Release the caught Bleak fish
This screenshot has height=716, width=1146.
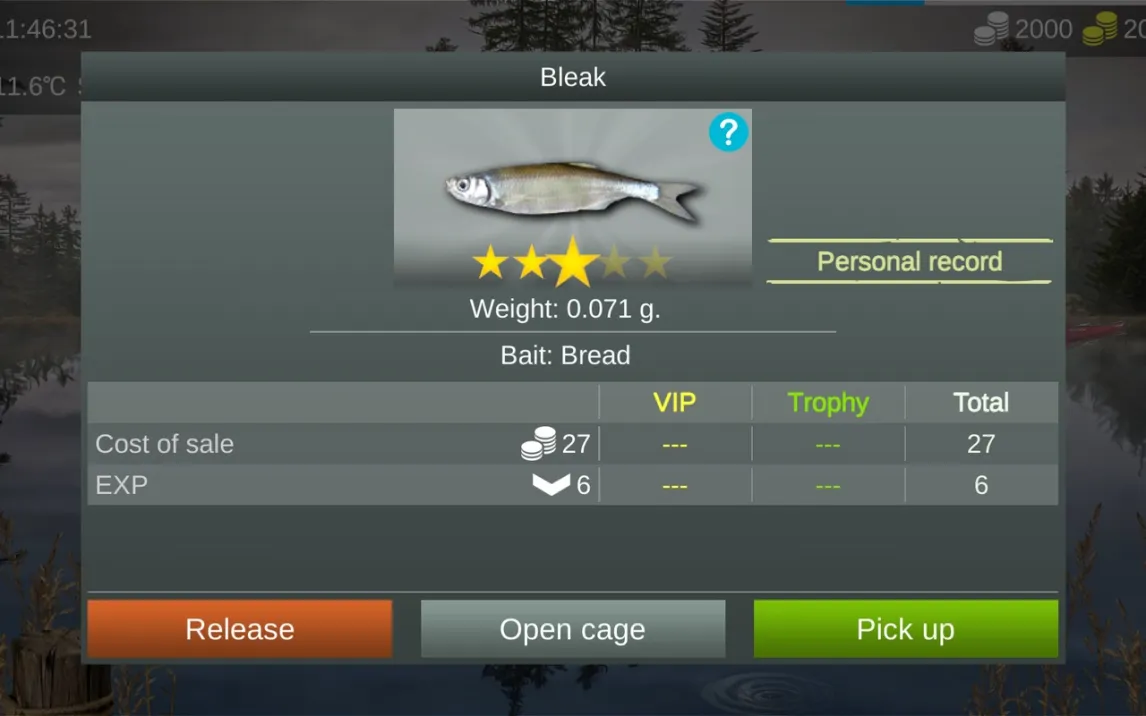click(x=240, y=629)
